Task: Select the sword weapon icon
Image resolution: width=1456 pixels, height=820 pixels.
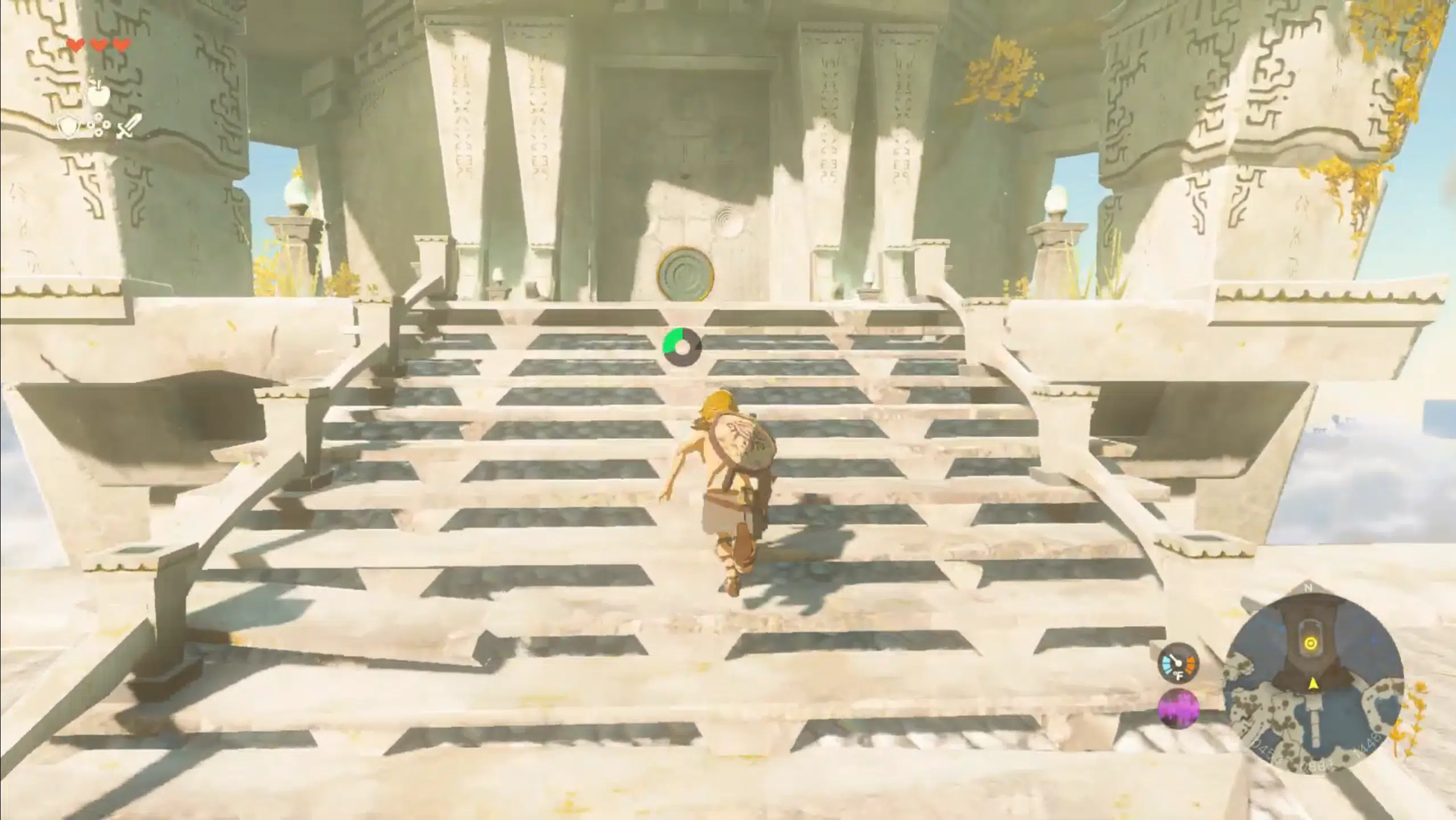Action: coord(129,127)
